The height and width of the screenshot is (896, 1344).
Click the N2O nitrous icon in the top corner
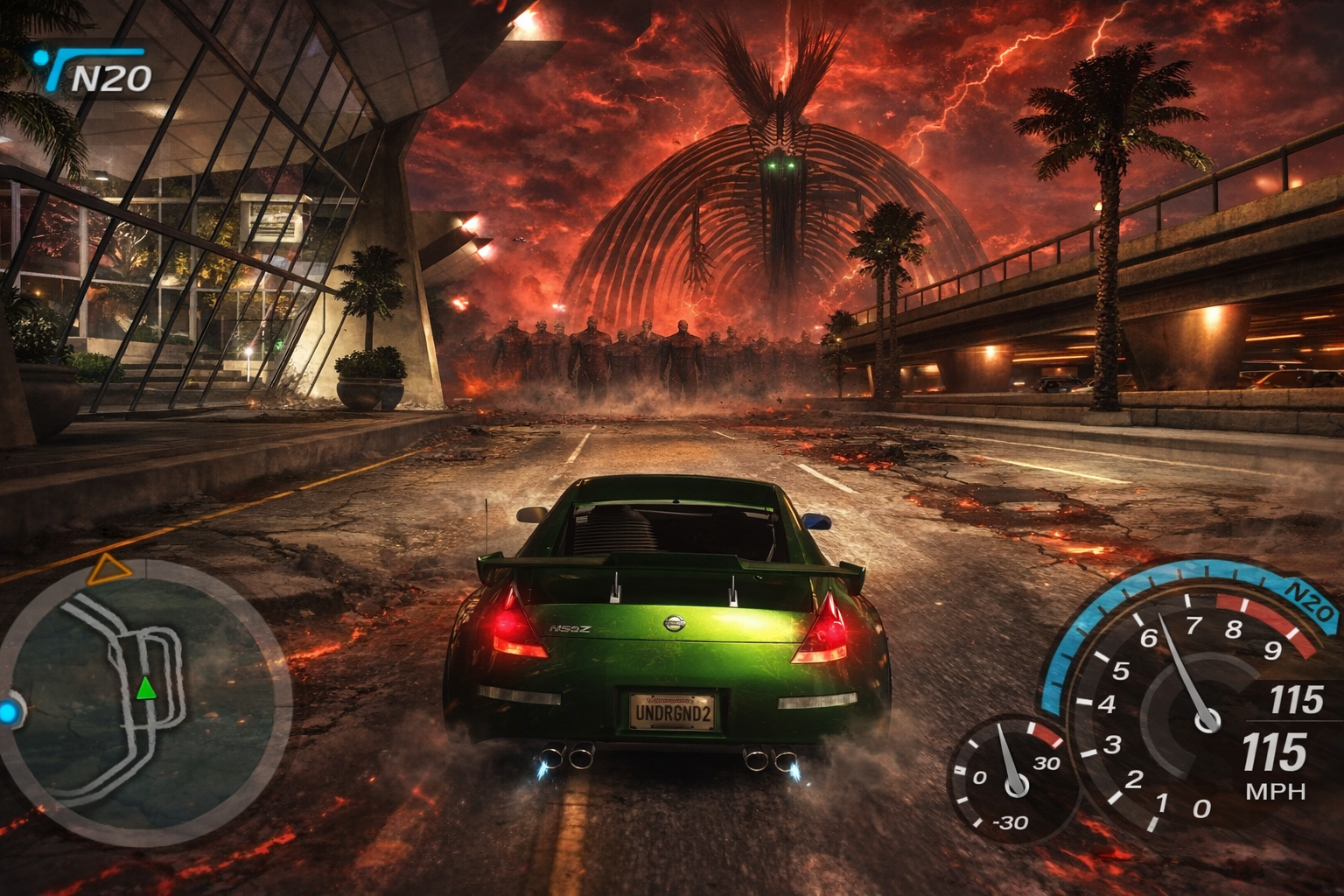[x=94, y=73]
